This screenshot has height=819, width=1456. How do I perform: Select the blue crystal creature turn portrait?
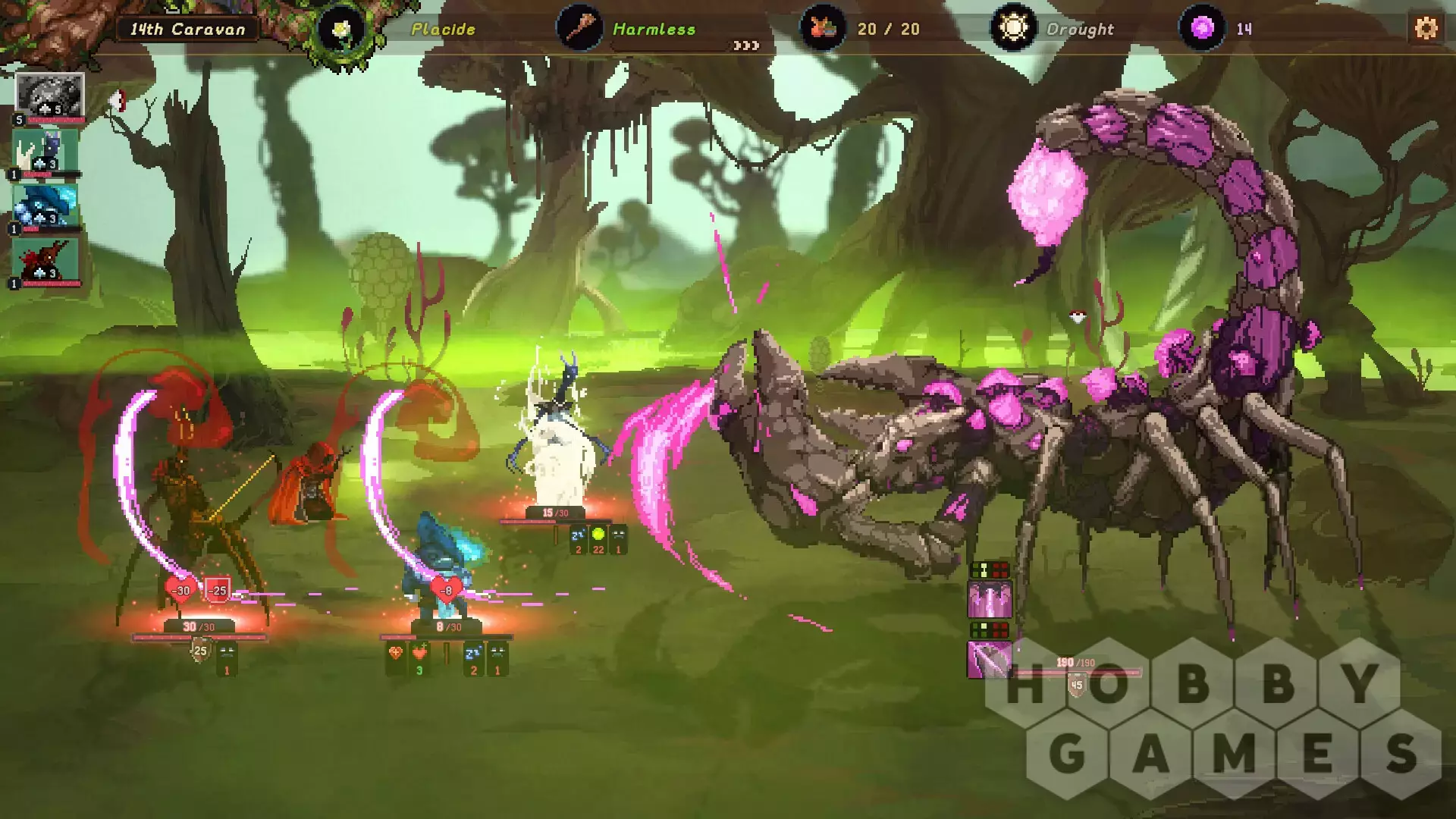click(45, 206)
